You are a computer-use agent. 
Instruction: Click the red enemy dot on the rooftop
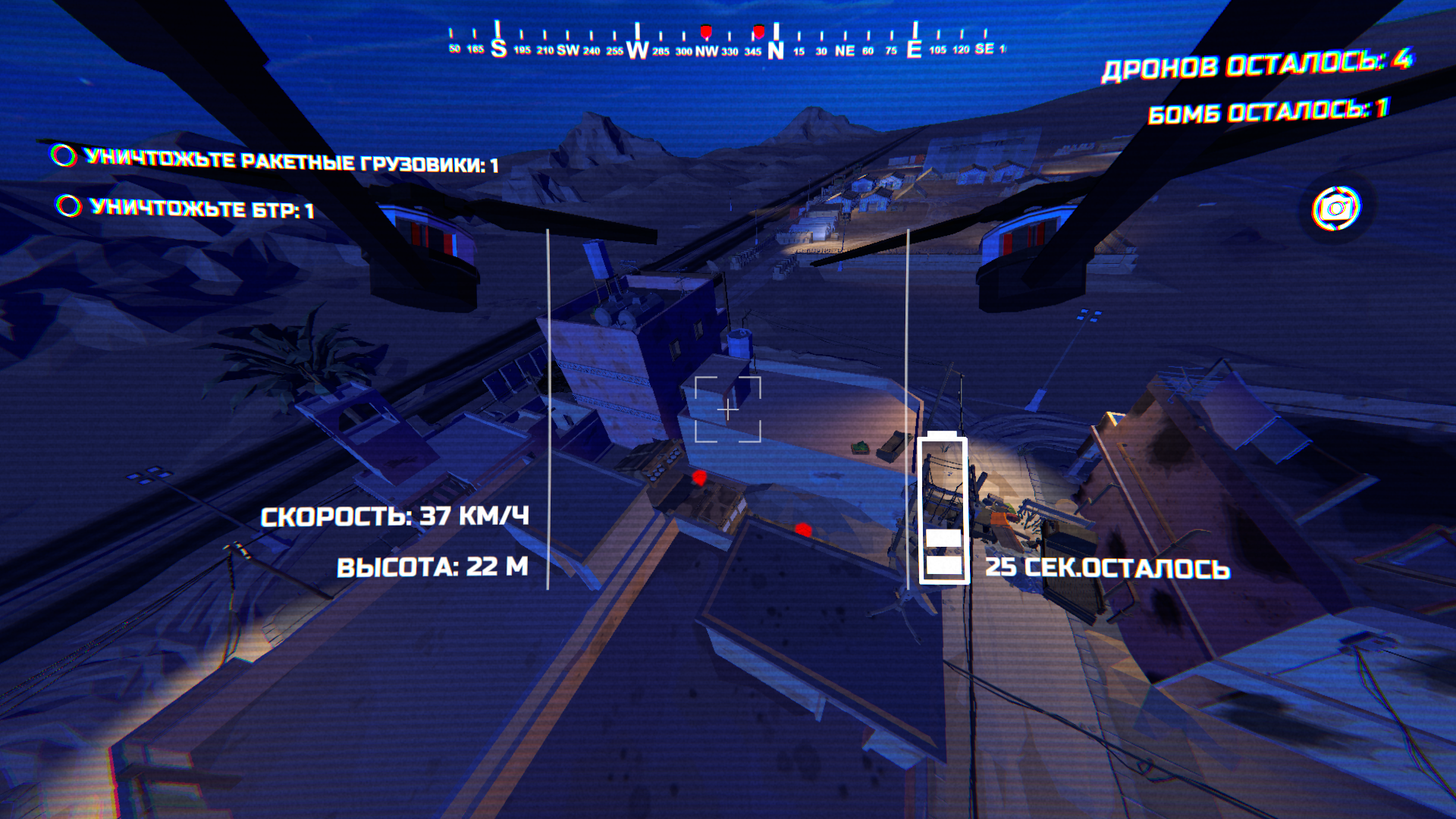pyautogui.click(x=698, y=479)
